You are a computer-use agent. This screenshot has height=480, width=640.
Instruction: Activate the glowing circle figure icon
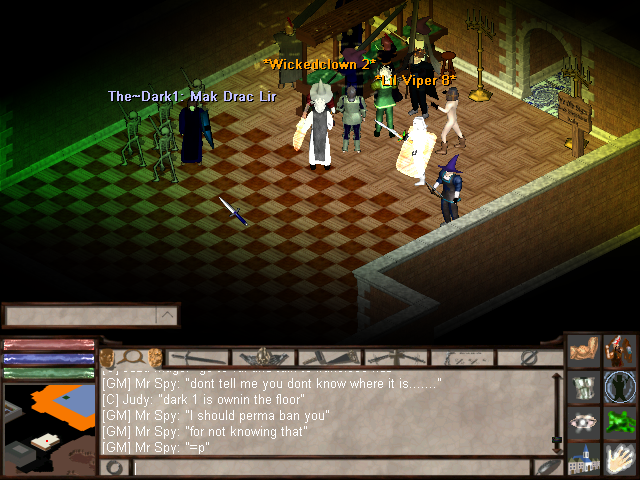point(620,387)
